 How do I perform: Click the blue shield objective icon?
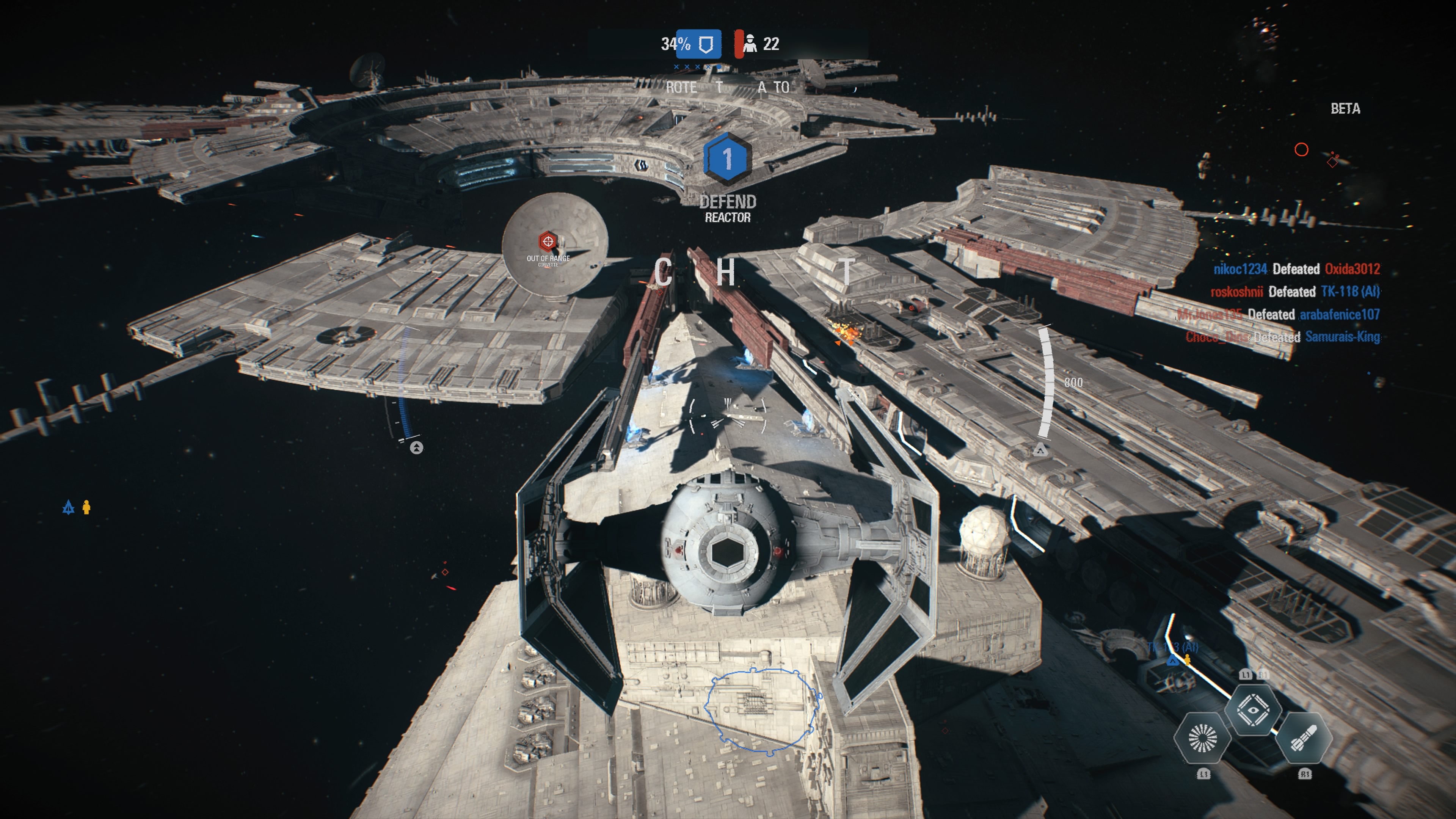705,44
